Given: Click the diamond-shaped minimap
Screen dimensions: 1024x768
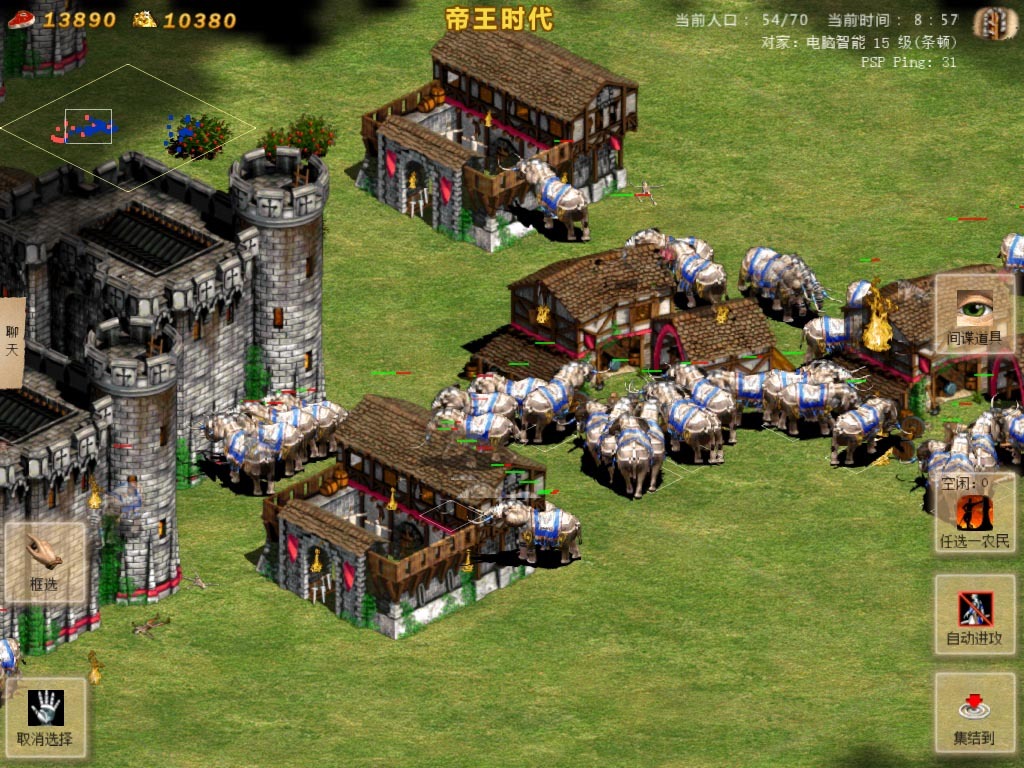Looking at the screenshot, I should (127, 127).
